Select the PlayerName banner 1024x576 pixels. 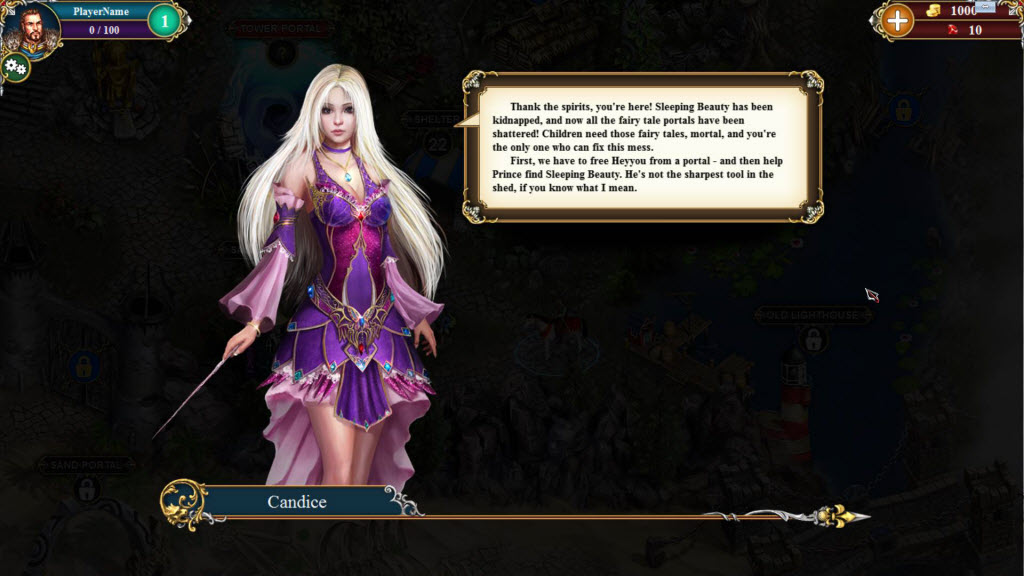click(x=103, y=11)
